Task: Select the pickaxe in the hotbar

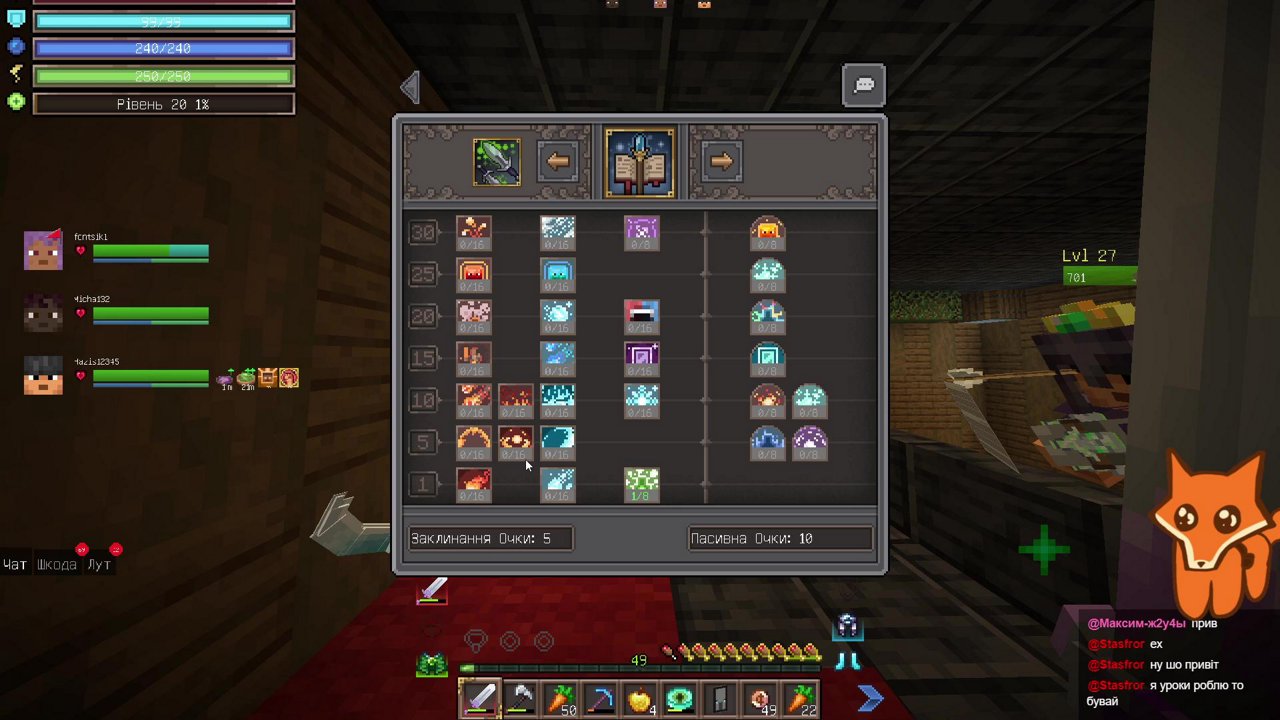Action: pos(600,698)
